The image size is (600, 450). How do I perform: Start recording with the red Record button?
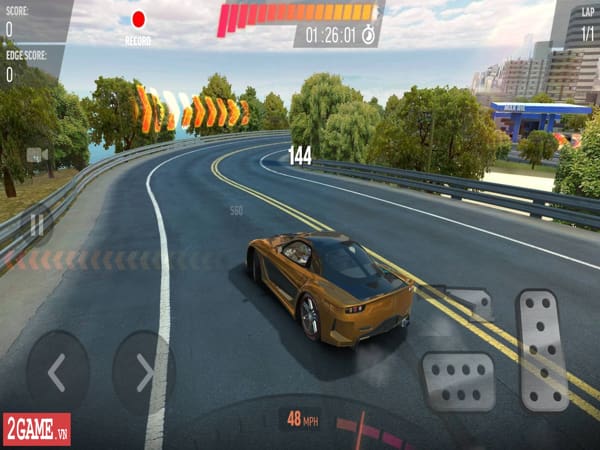coord(138,19)
